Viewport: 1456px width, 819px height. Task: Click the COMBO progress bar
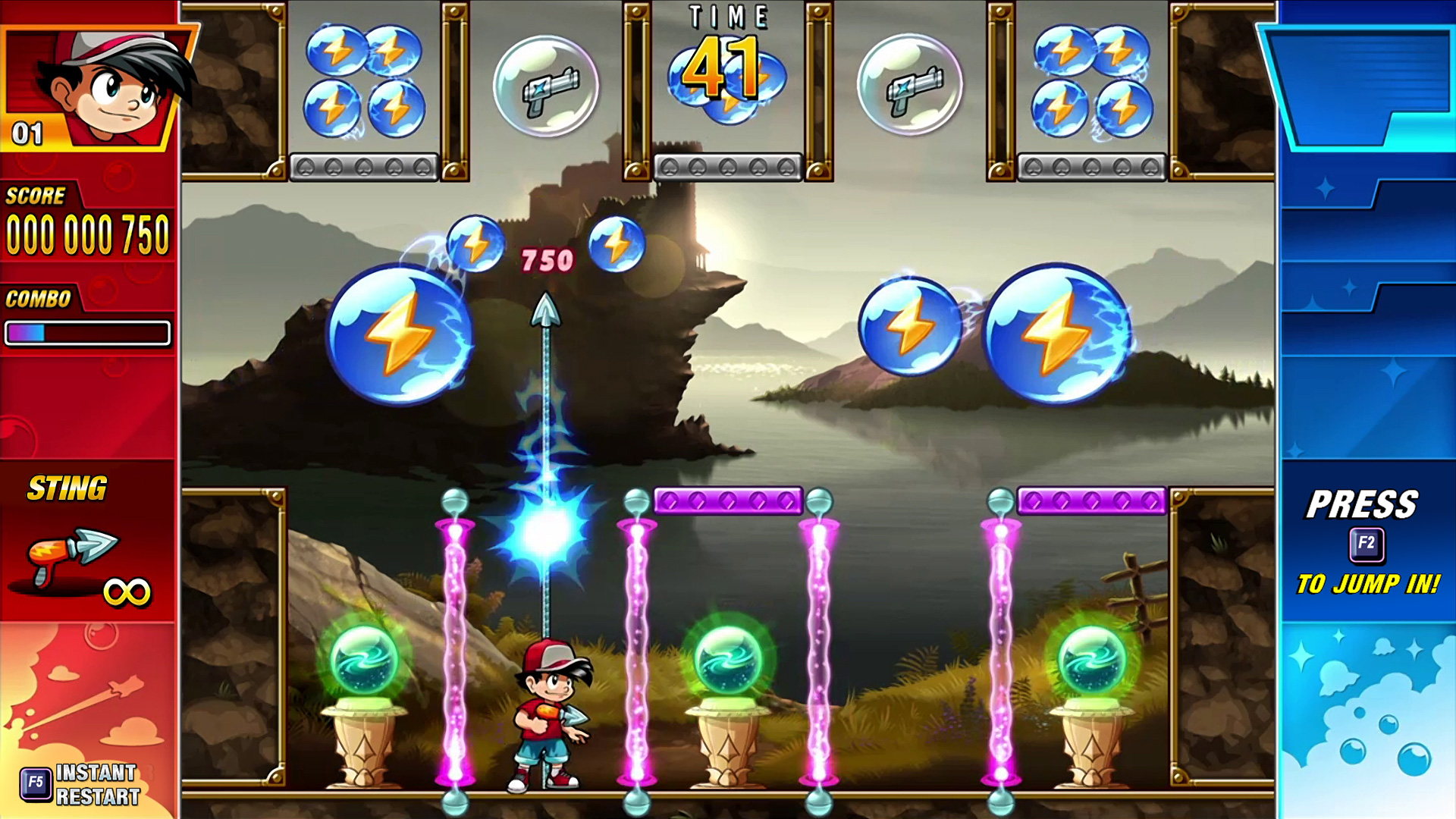click(89, 331)
